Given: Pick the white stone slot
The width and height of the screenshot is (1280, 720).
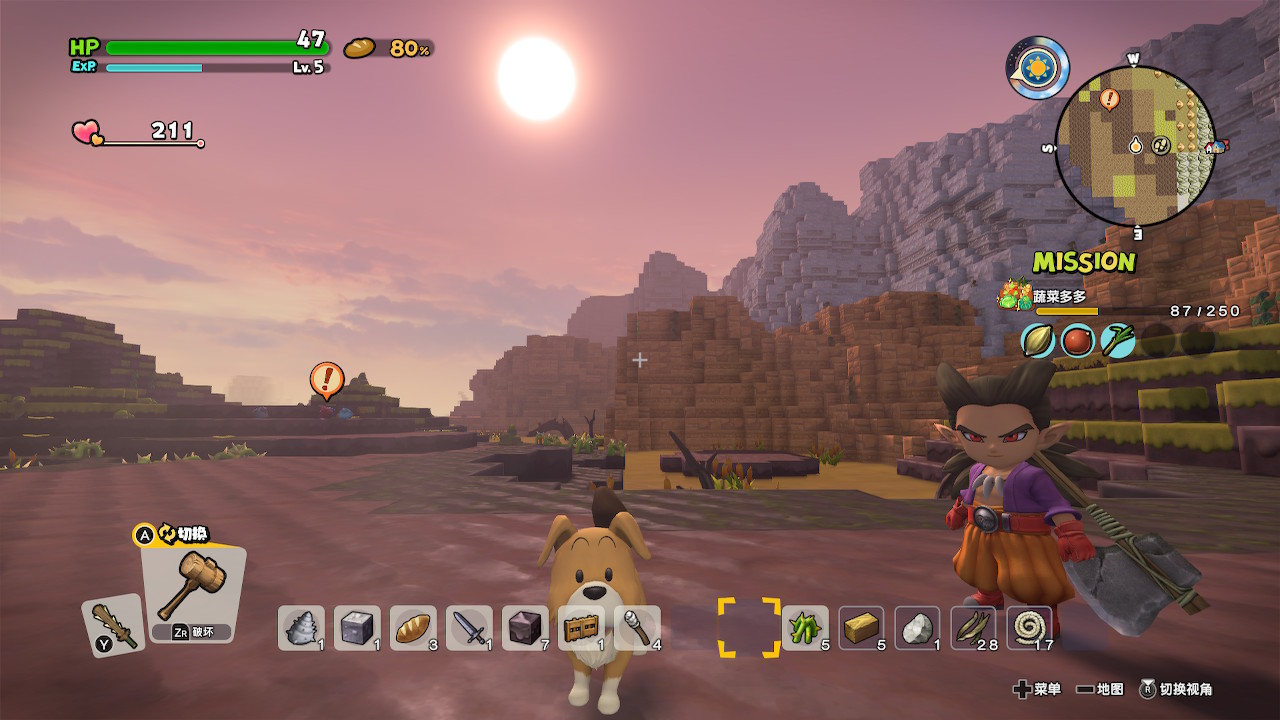Looking at the screenshot, I should pyautogui.click(x=917, y=628).
